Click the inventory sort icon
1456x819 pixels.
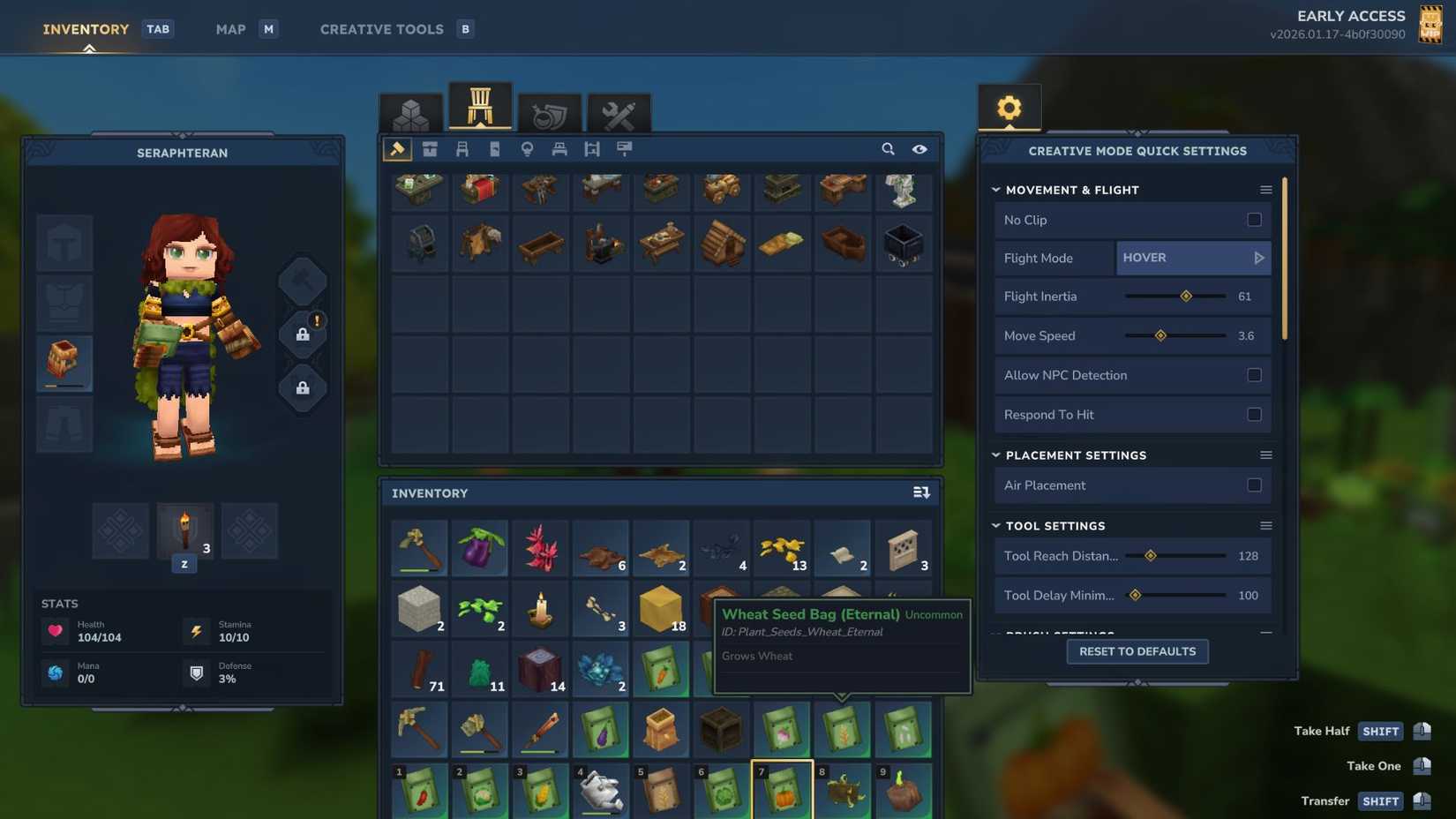(x=920, y=492)
